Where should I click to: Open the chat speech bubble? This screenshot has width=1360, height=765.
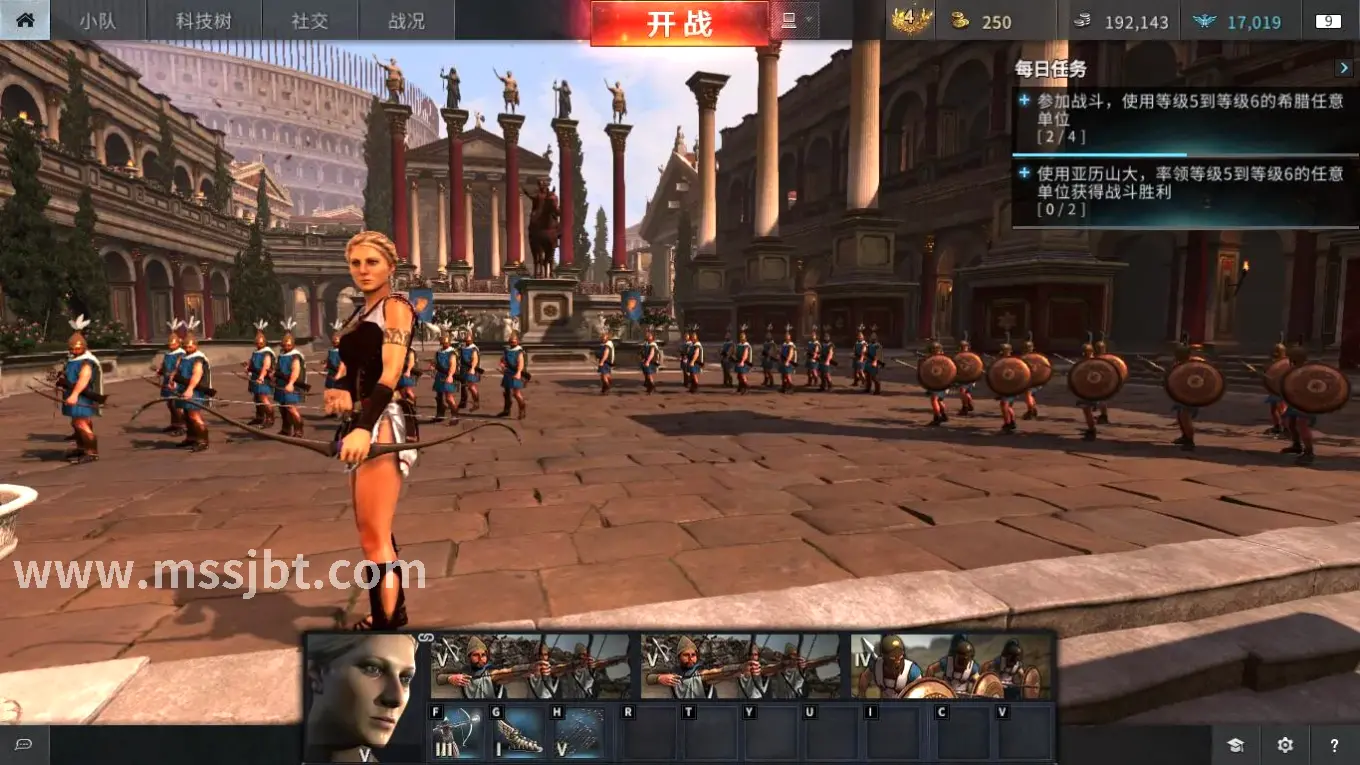[24, 745]
